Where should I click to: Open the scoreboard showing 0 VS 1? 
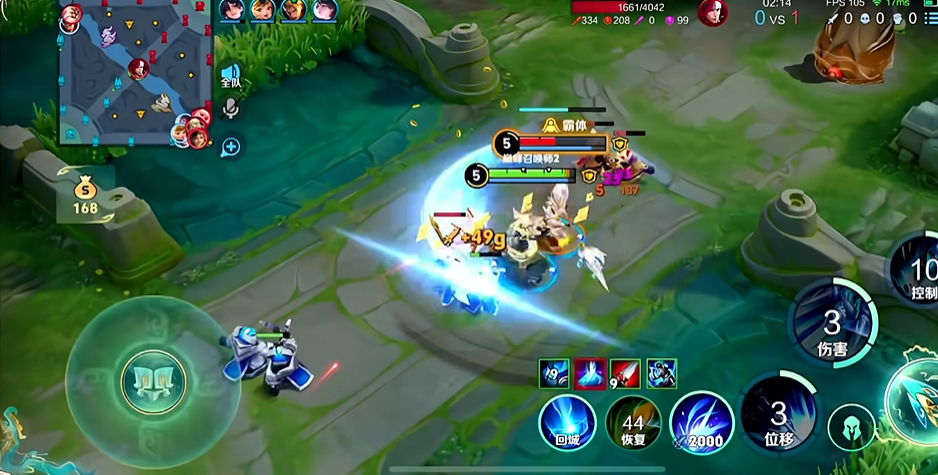point(776,17)
